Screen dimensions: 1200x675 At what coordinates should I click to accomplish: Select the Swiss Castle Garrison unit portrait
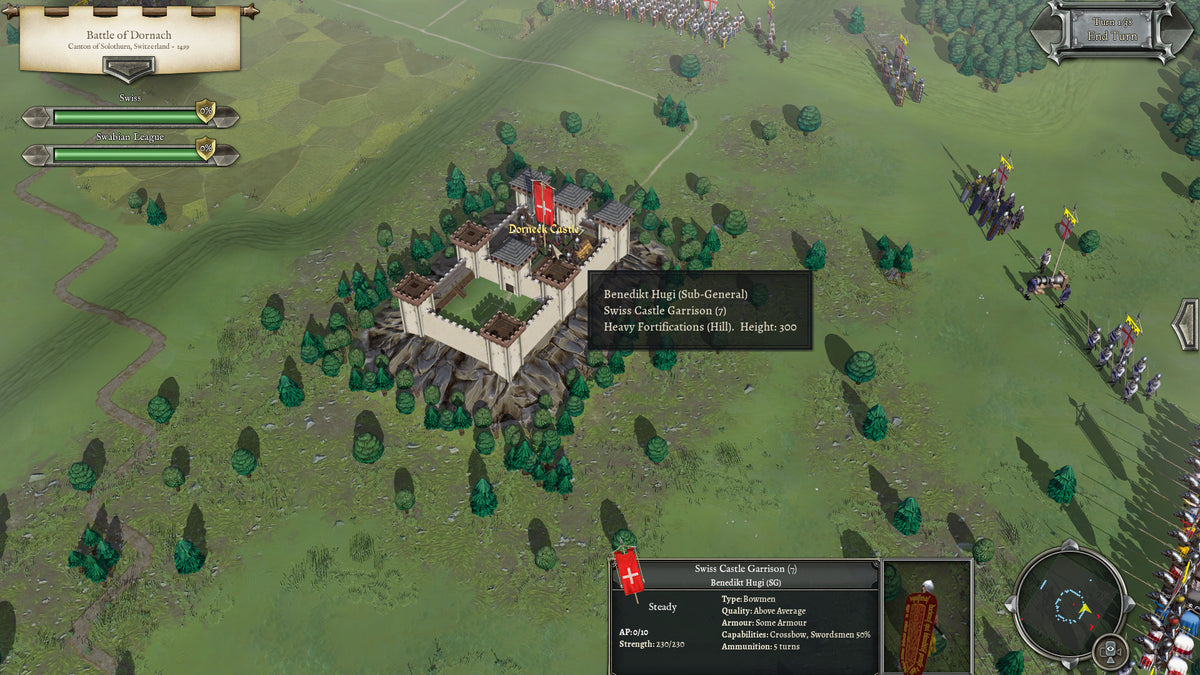(x=927, y=617)
